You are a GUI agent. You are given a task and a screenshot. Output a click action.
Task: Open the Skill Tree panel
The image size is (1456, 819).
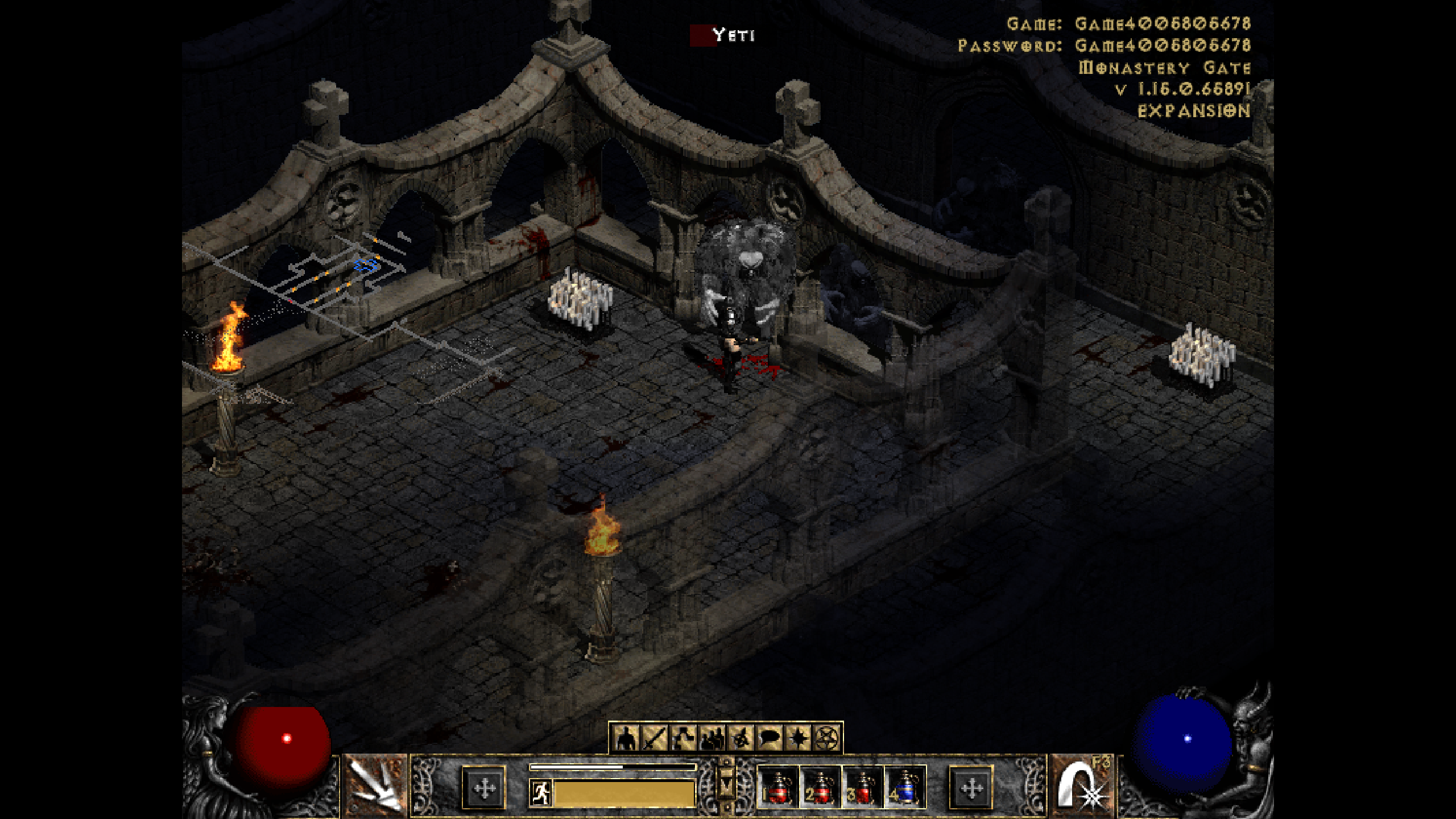coord(684,738)
